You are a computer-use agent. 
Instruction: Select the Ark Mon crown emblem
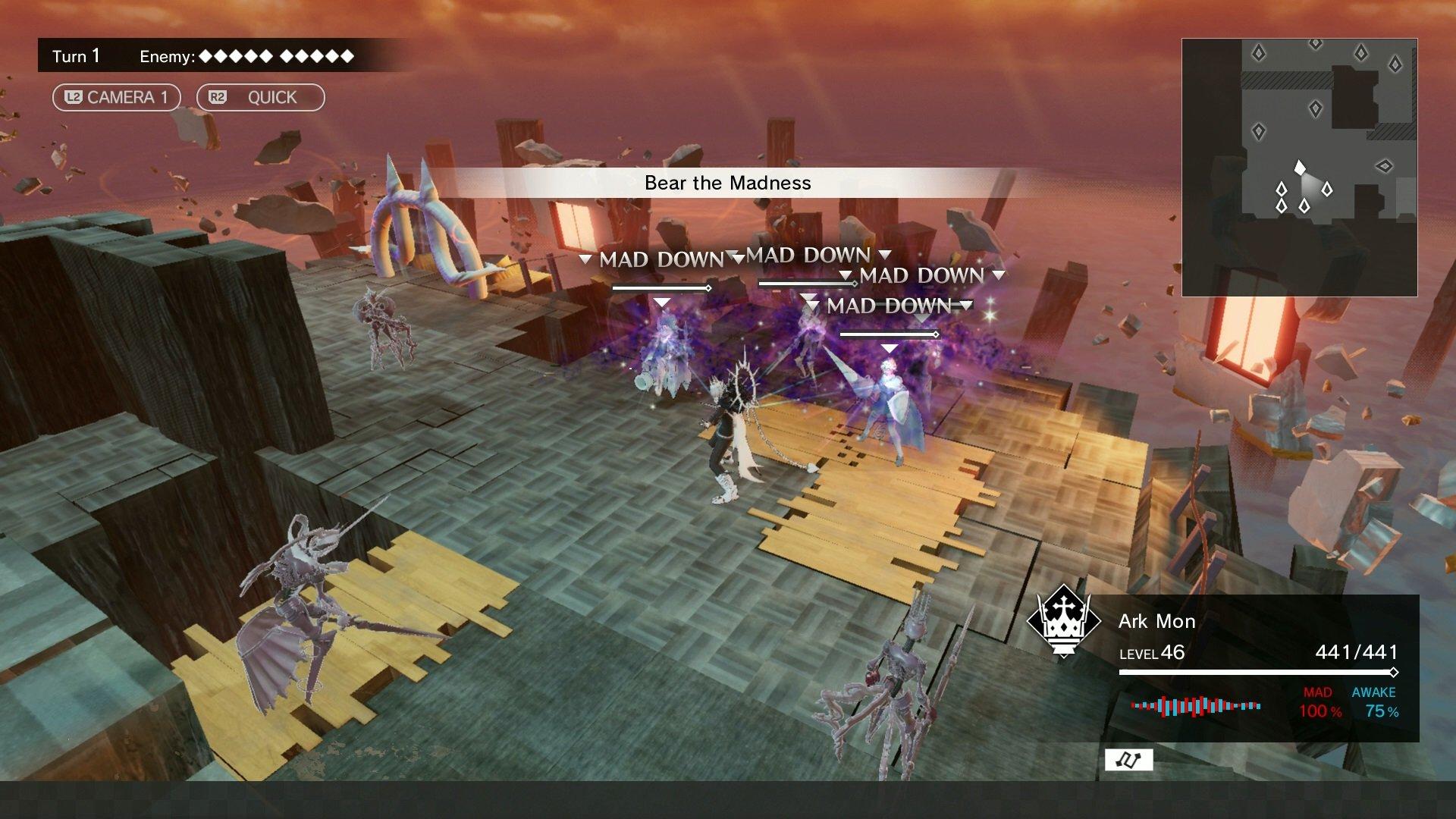click(1063, 621)
